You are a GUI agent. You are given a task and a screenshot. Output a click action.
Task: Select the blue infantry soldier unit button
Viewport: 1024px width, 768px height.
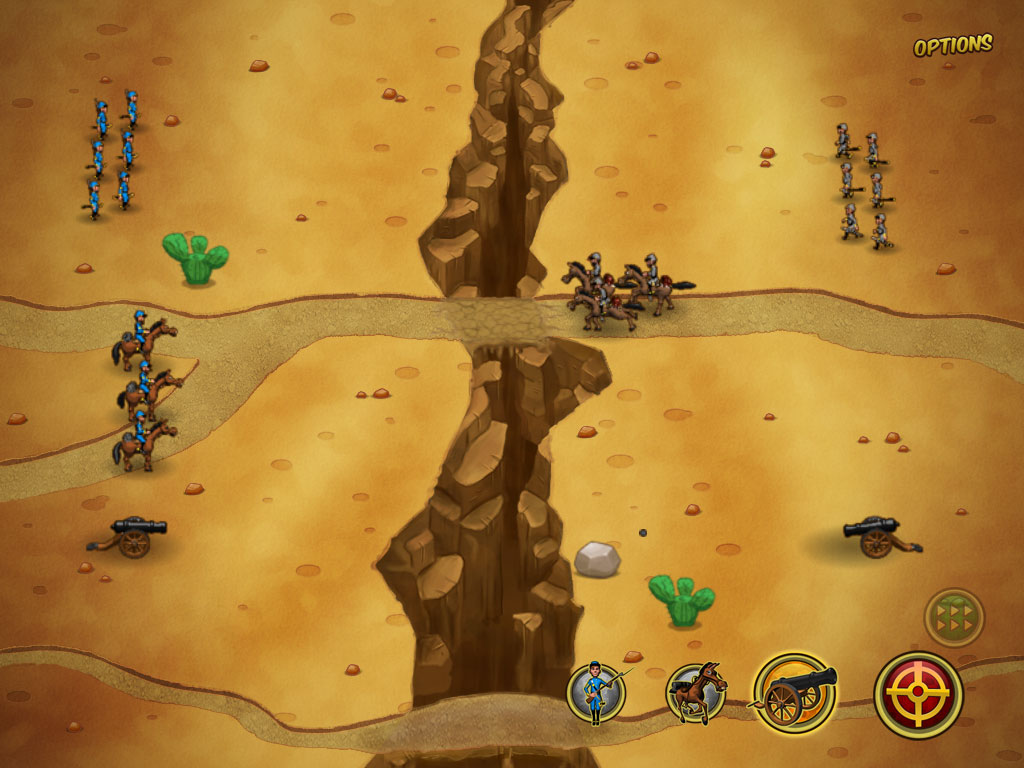pos(596,693)
